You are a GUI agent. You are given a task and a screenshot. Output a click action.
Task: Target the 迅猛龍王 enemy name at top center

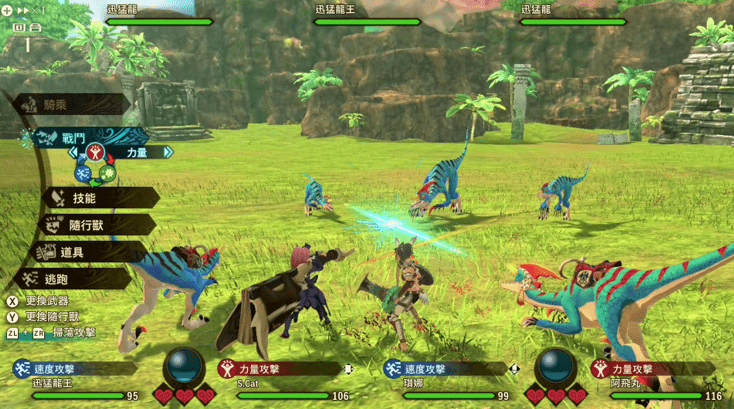pyautogui.click(x=362, y=8)
